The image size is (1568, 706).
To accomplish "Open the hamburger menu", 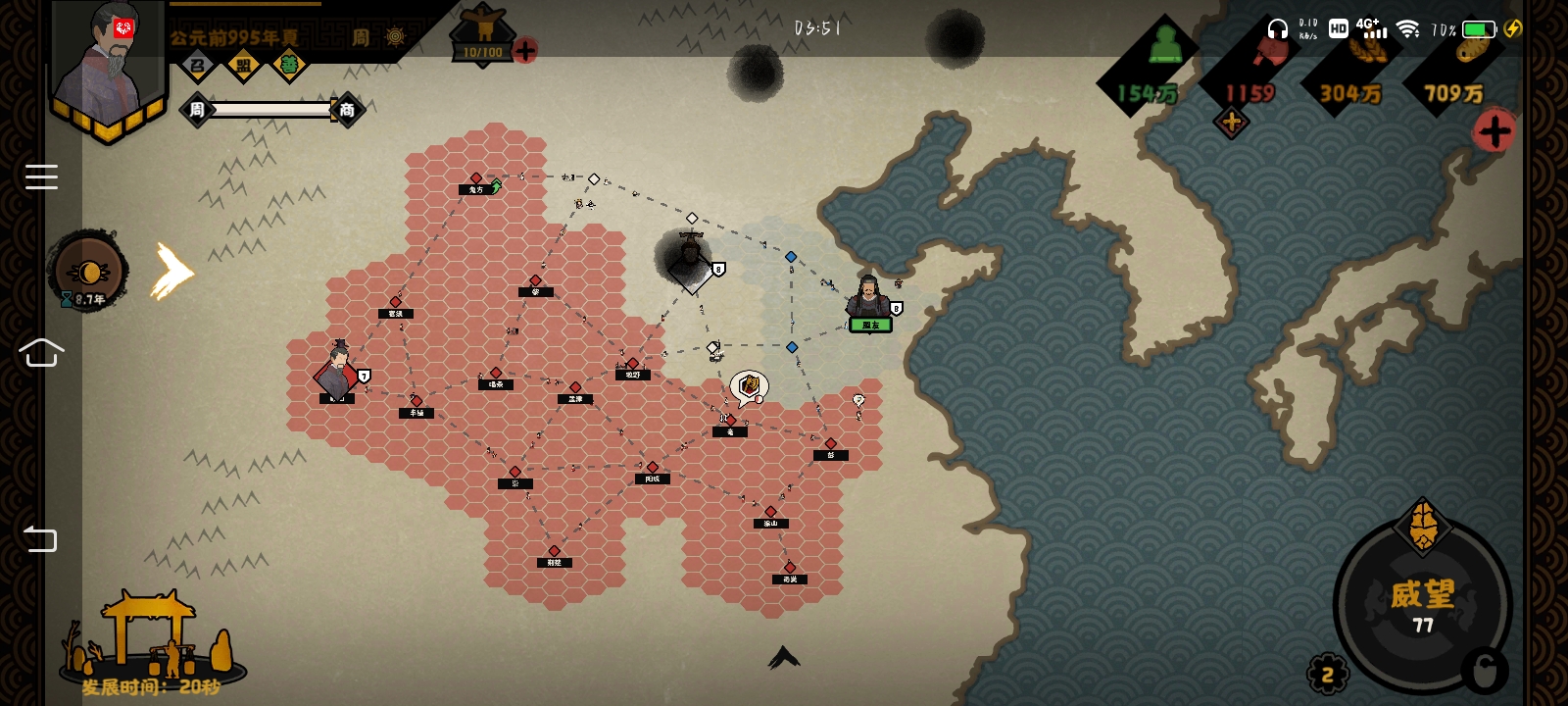I will tap(41, 176).
